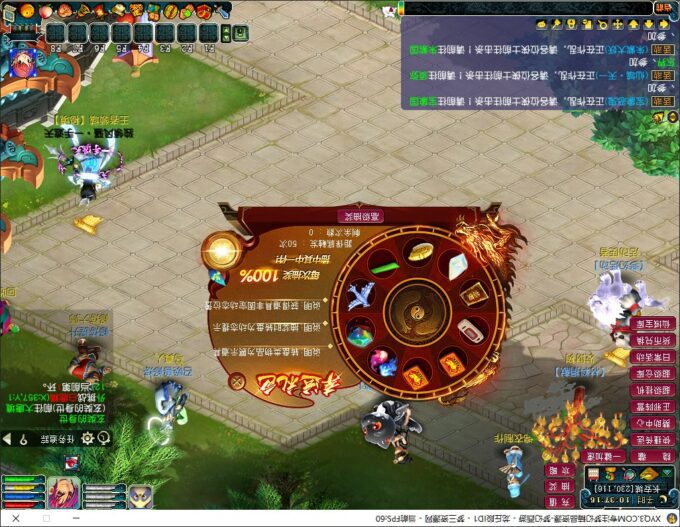Close the lucky wheel panel
Image resolution: width=680 pixels, height=527 pixels.
[x=237, y=380]
